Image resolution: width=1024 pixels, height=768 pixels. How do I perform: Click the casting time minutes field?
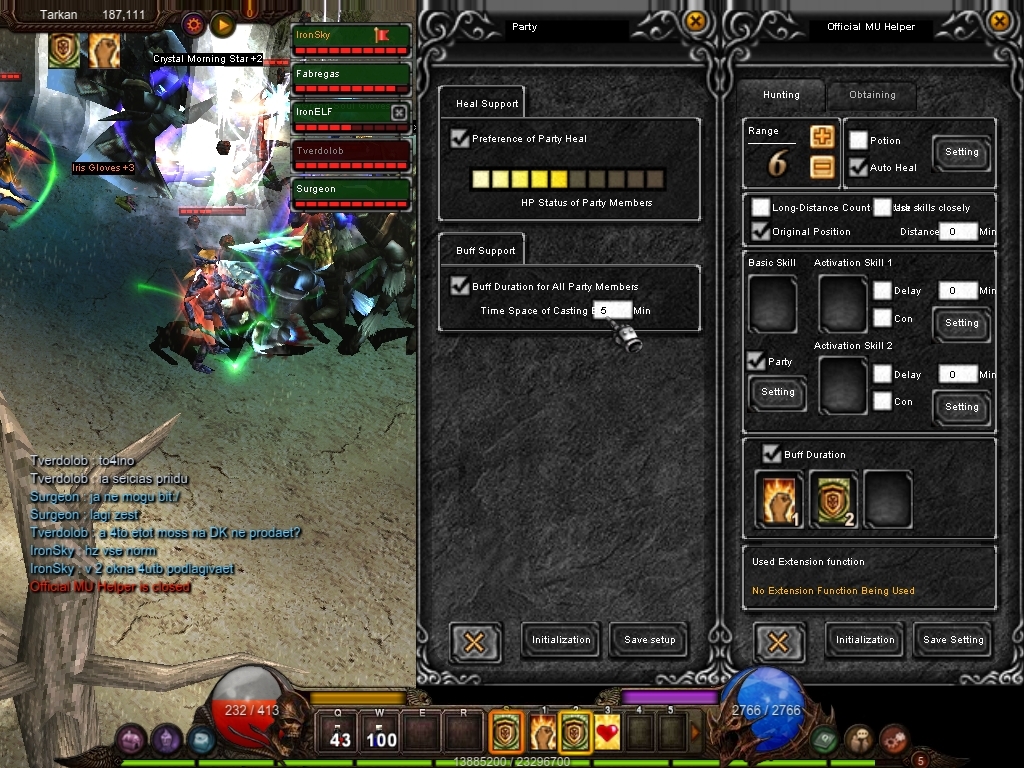[611, 310]
